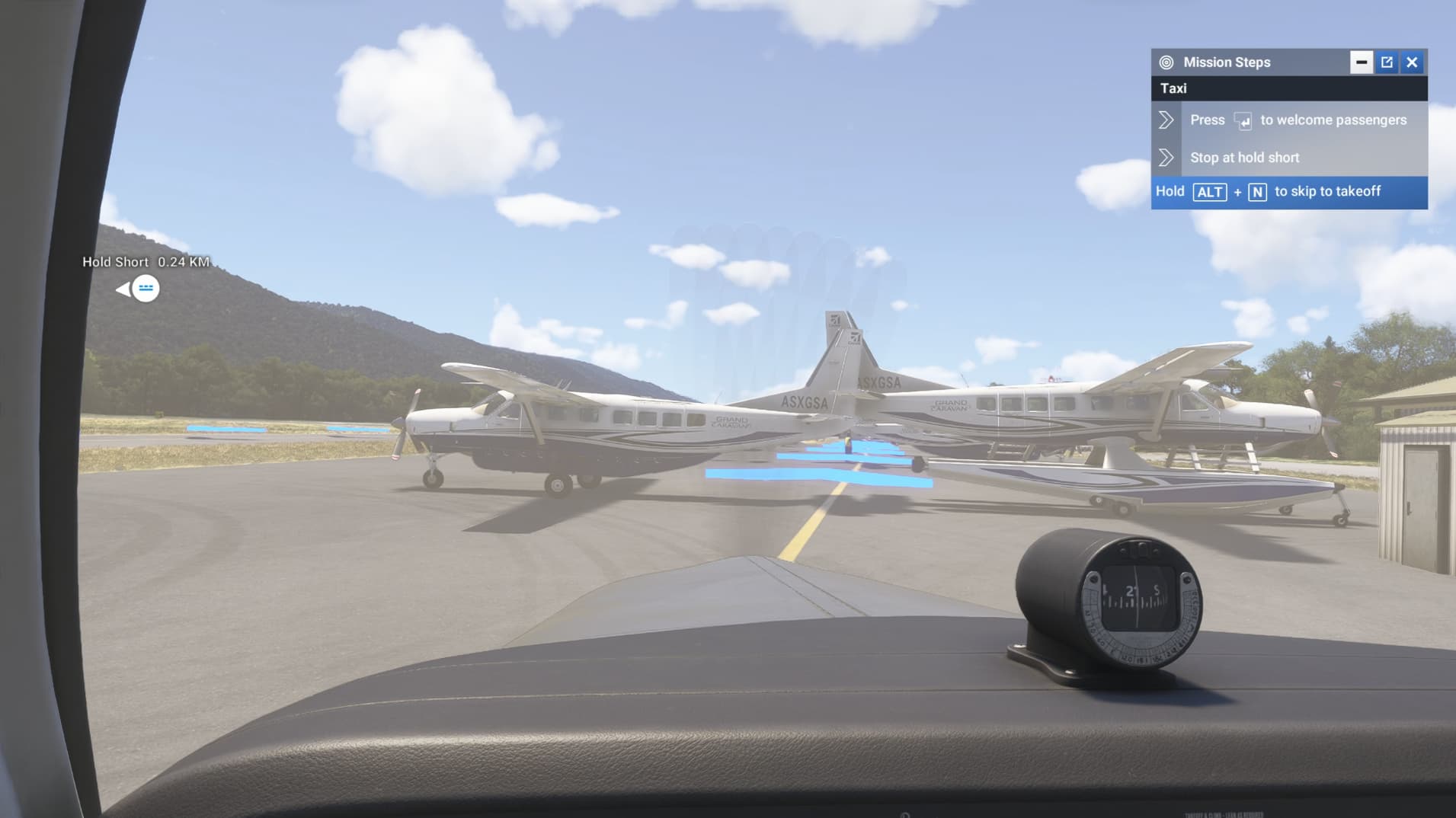Expand the Stop at hold short step chevron

pyautogui.click(x=1166, y=158)
